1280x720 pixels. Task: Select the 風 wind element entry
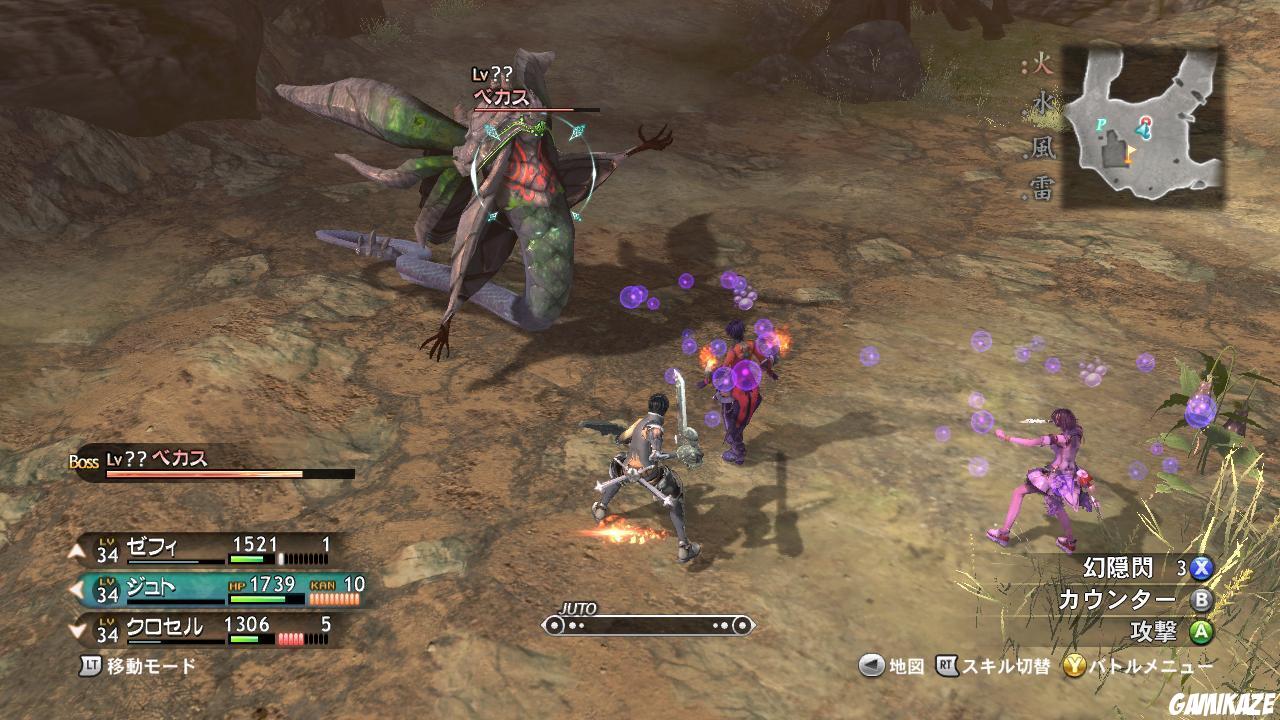point(1041,148)
